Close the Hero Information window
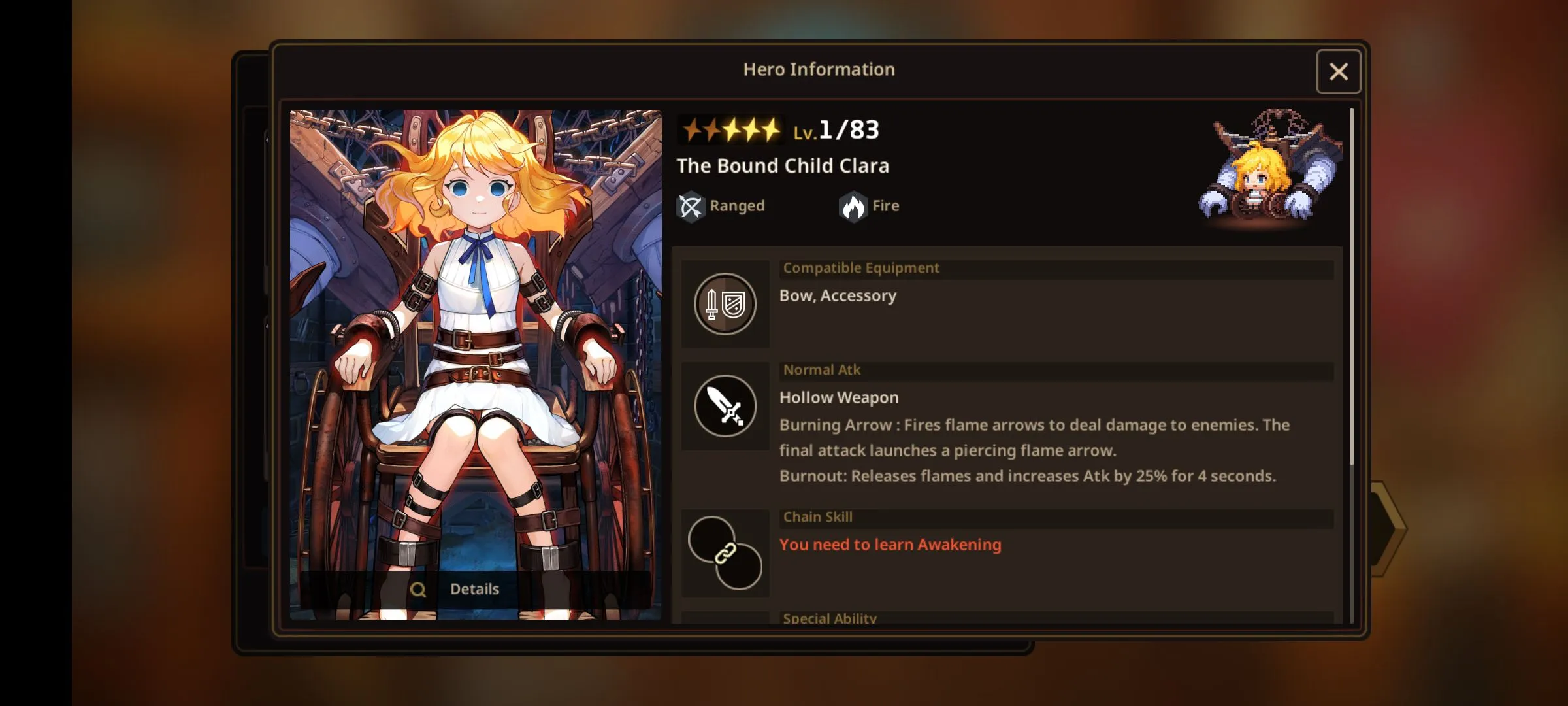1568x706 pixels. 1338,72
